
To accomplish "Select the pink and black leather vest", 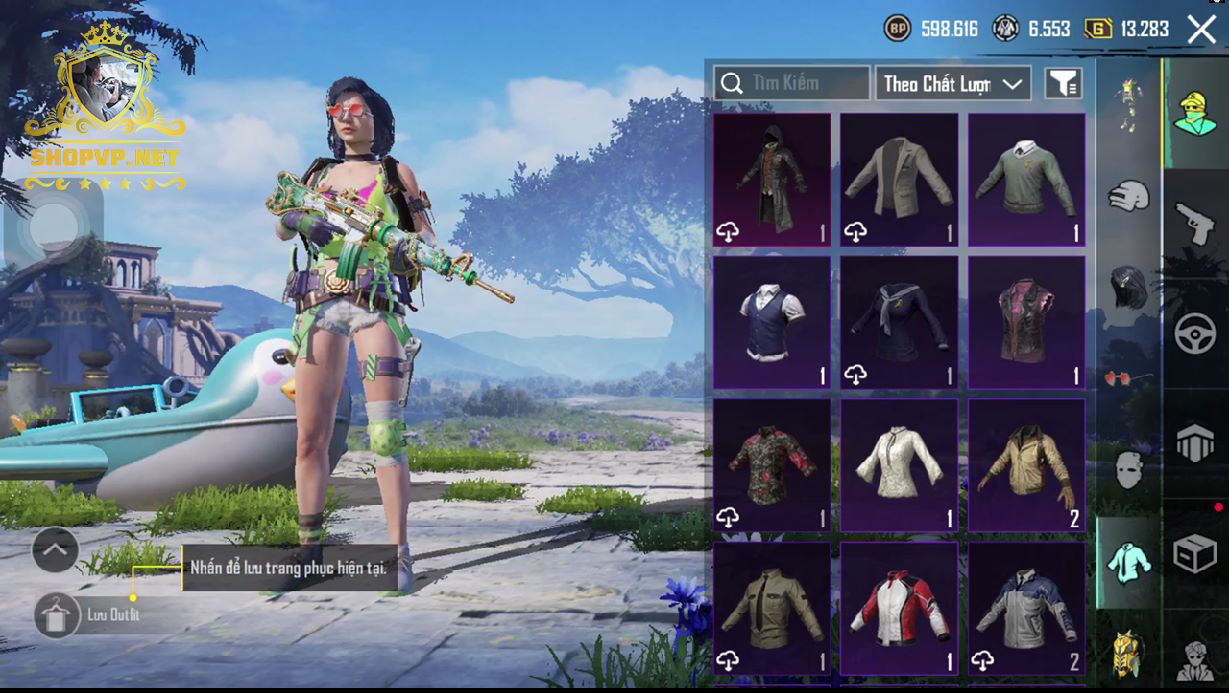I will (1027, 322).
